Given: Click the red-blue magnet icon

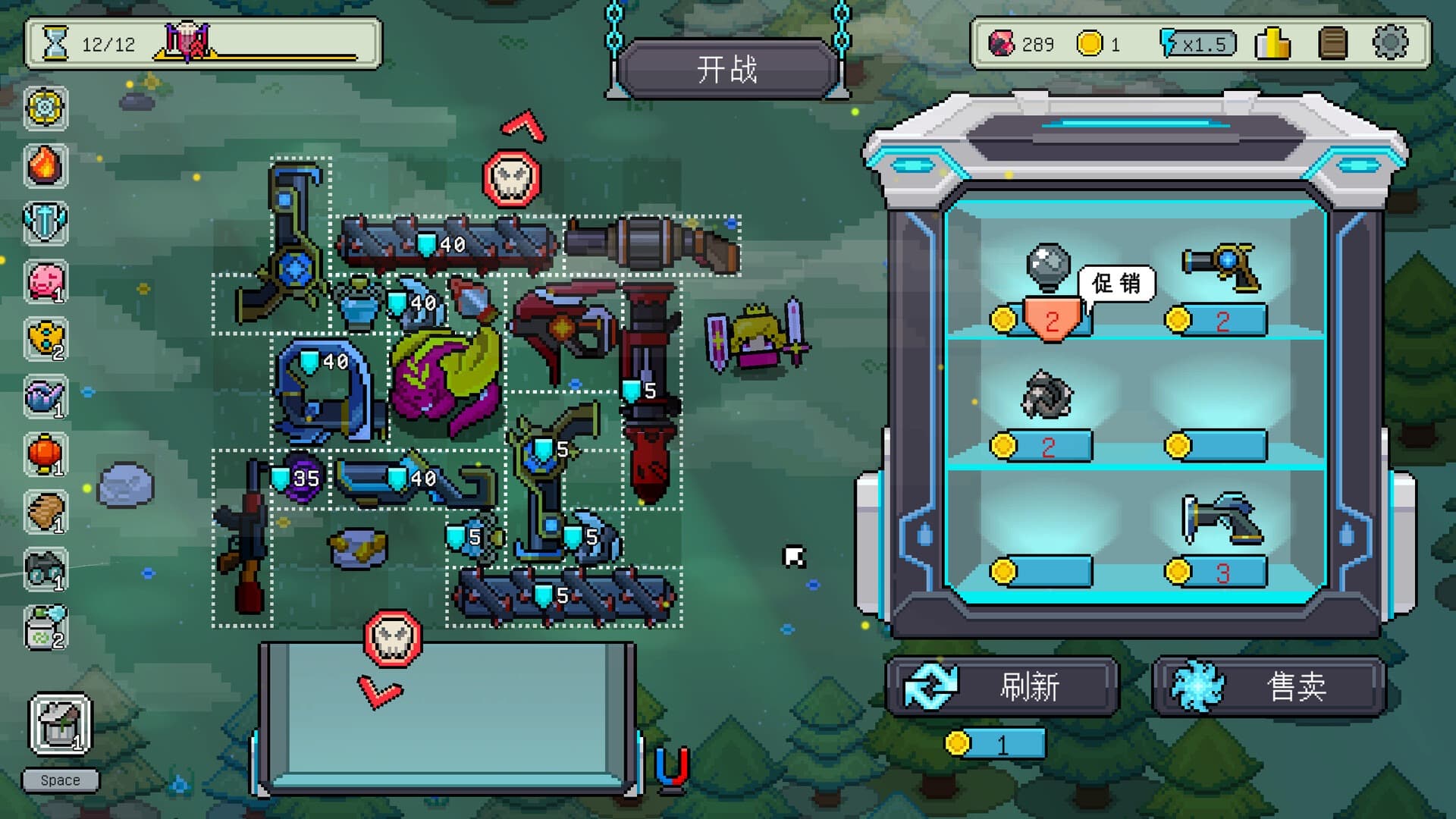Looking at the screenshot, I should pos(671,768).
